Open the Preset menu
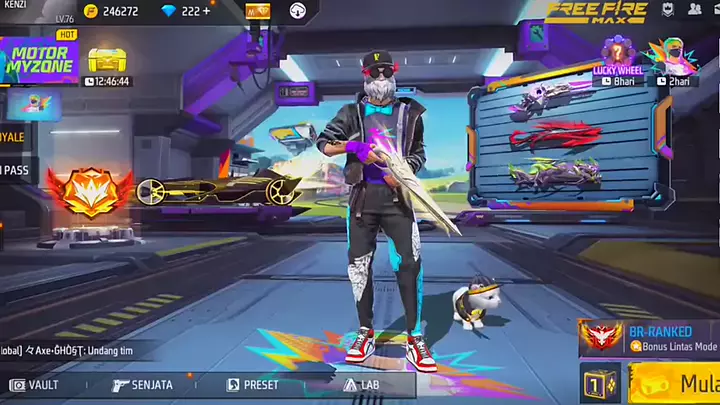 (x=253, y=384)
